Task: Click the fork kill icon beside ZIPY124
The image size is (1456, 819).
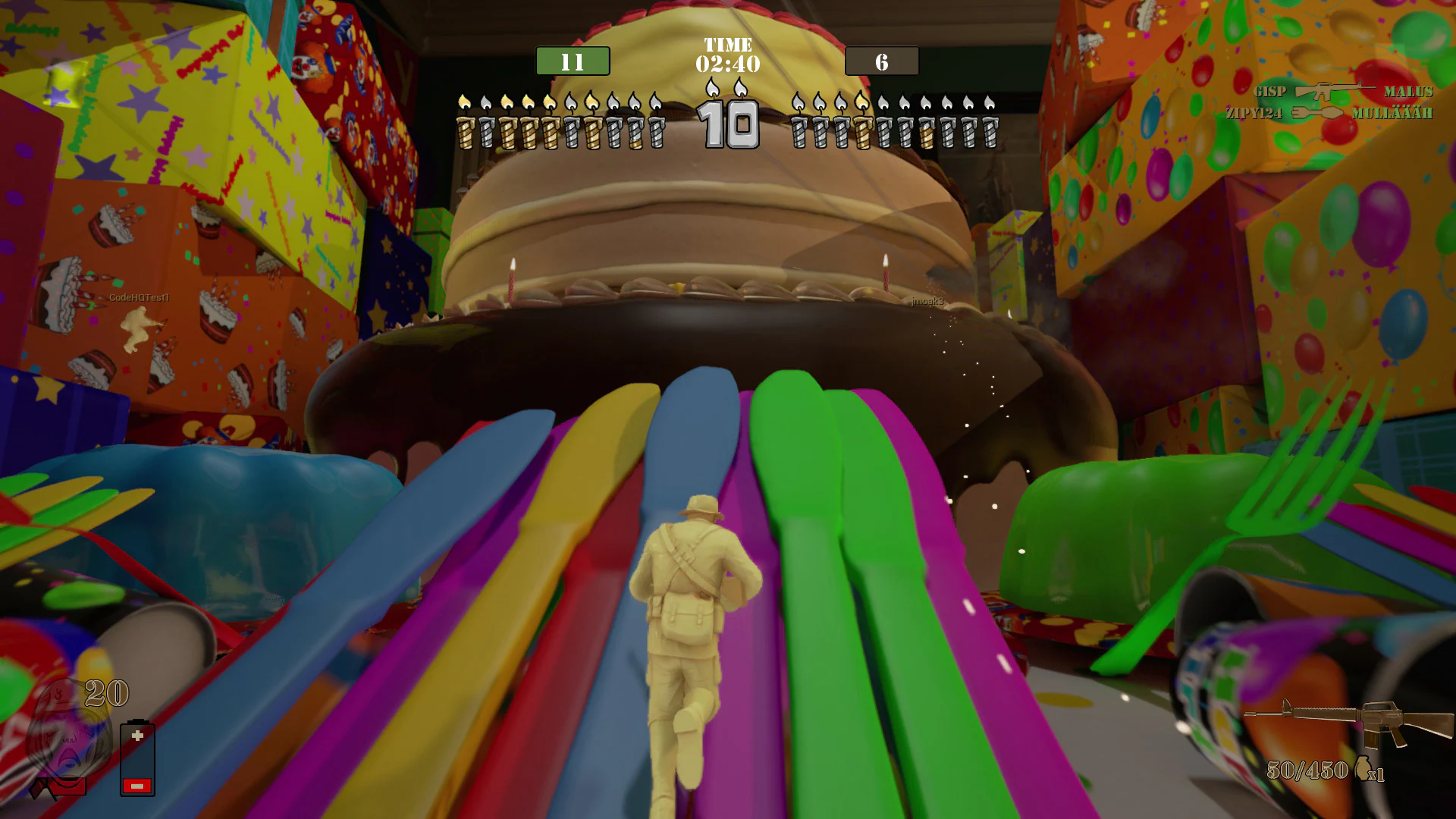Action: 1316,112
